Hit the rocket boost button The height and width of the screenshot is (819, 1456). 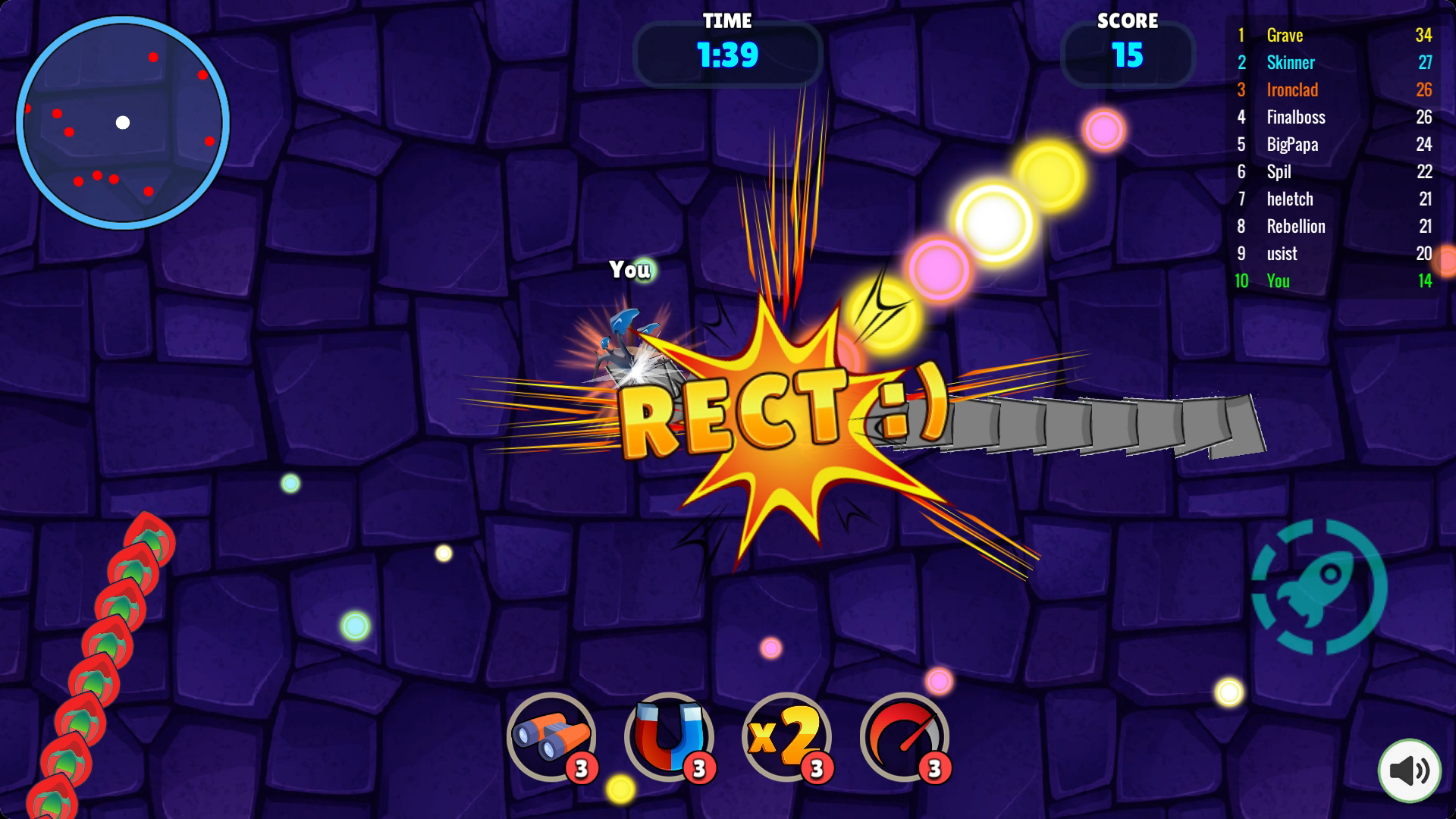pos(1319,586)
